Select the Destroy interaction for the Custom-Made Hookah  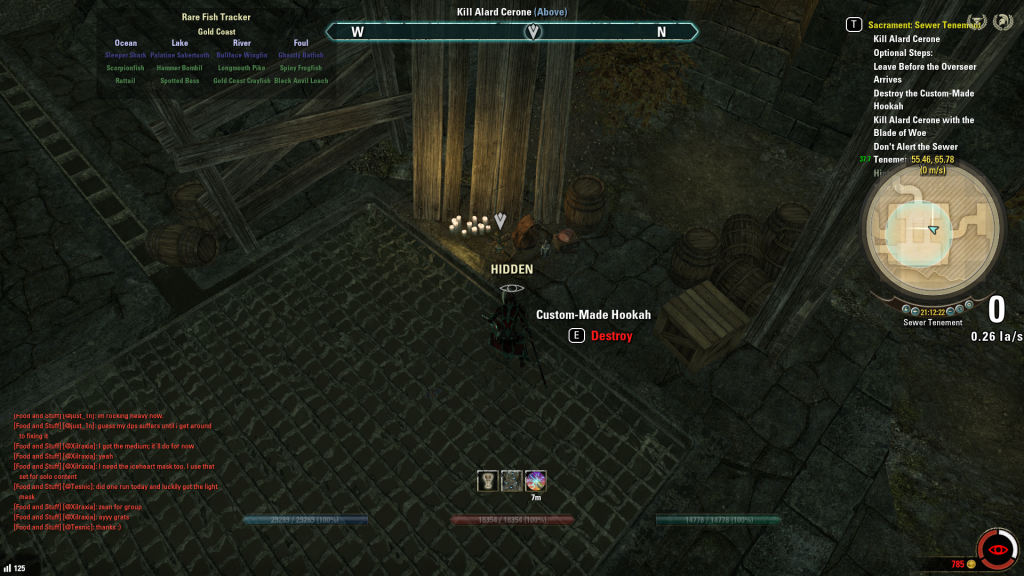point(611,336)
